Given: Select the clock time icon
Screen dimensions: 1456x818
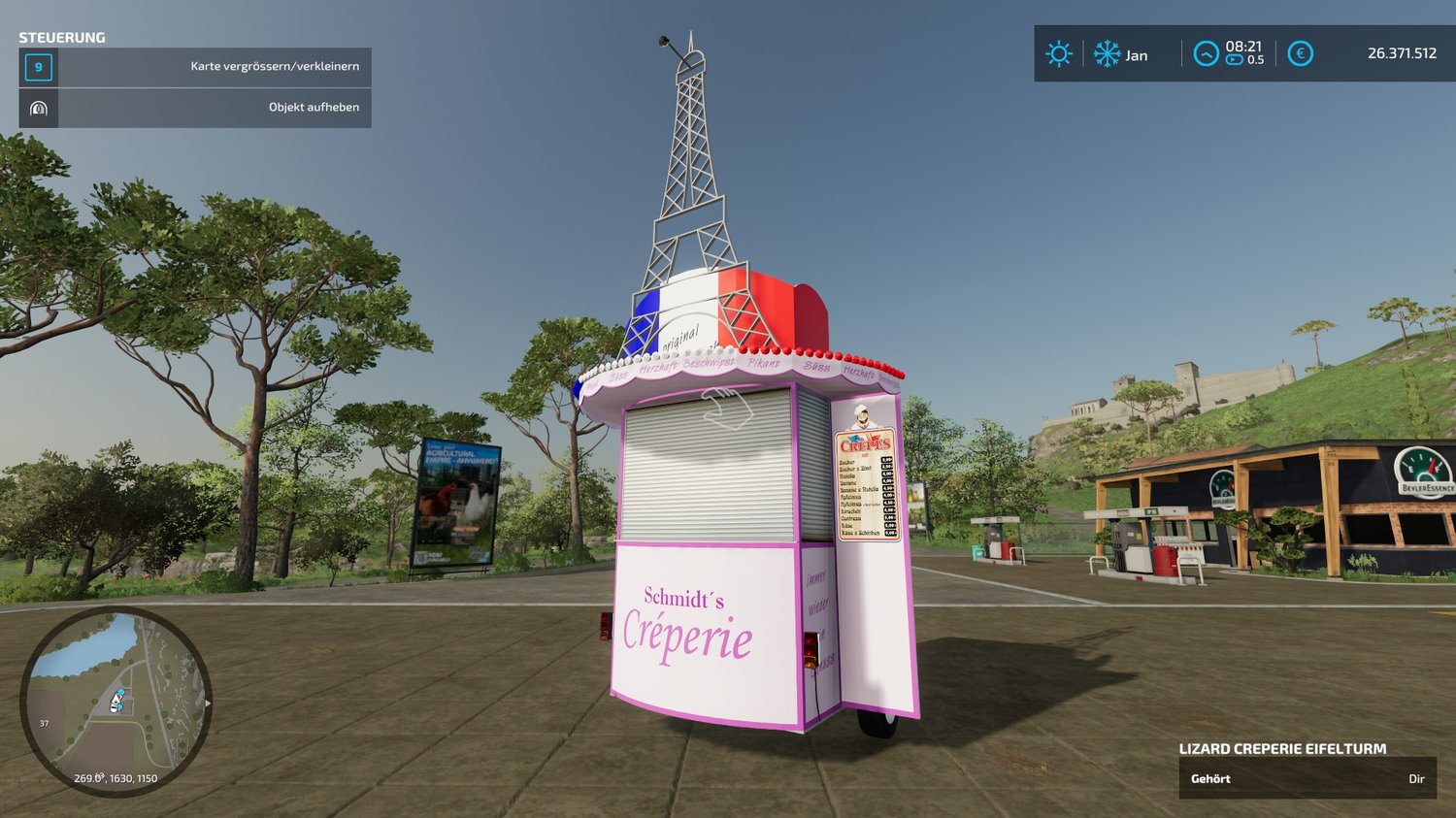Looking at the screenshot, I should (x=1206, y=53).
